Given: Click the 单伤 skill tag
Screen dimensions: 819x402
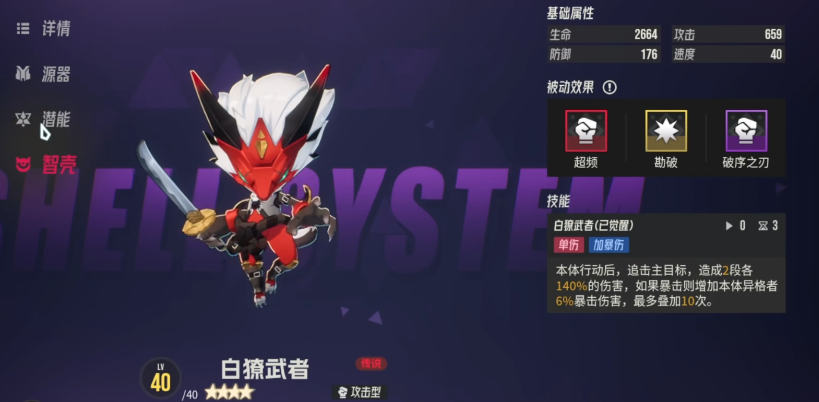Looking at the screenshot, I should click(x=568, y=245).
